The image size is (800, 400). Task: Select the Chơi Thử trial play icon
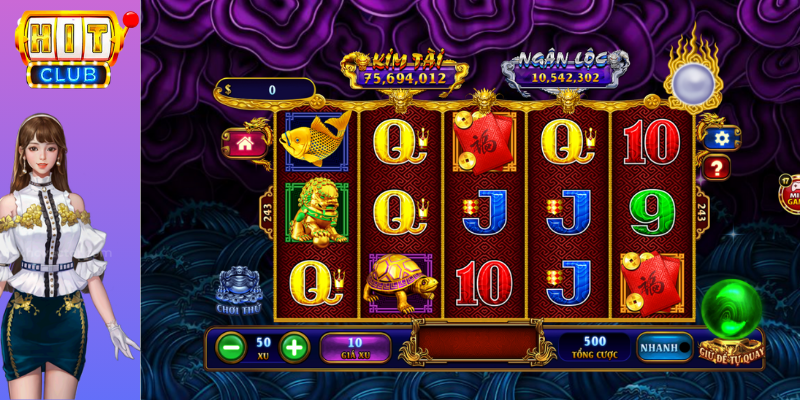point(239,285)
